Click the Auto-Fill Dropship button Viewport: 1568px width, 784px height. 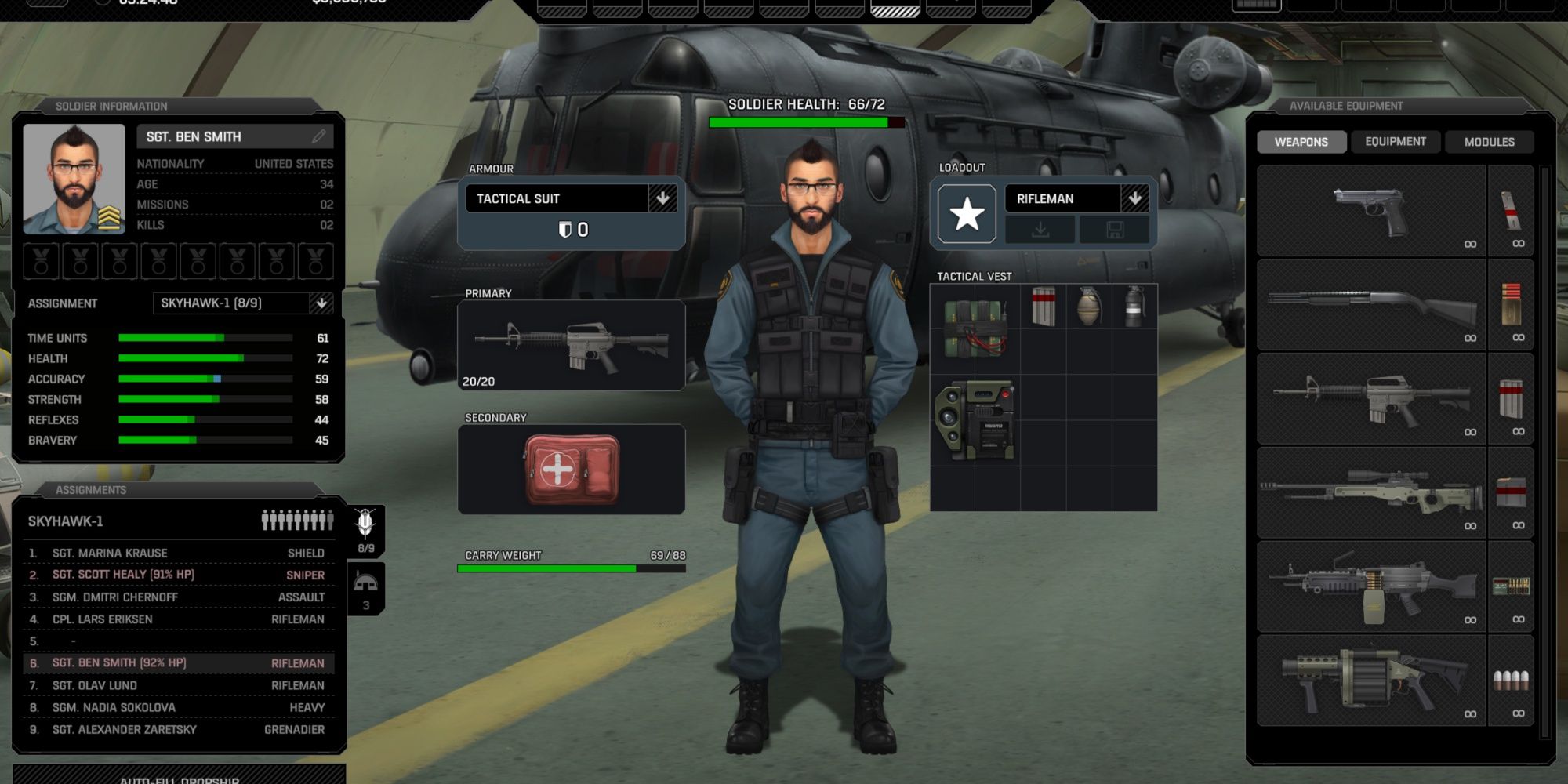pyautogui.click(x=180, y=779)
